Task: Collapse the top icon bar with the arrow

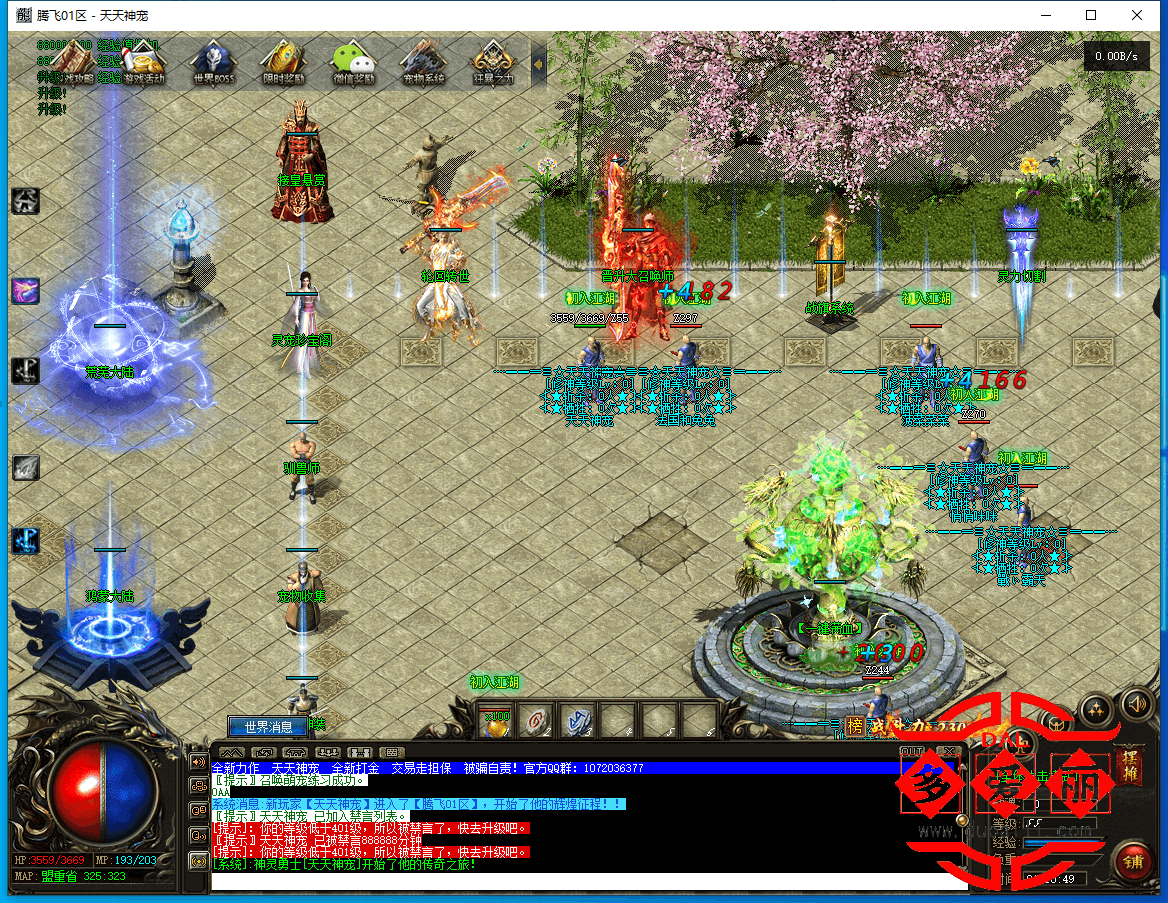Action: point(538,63)
